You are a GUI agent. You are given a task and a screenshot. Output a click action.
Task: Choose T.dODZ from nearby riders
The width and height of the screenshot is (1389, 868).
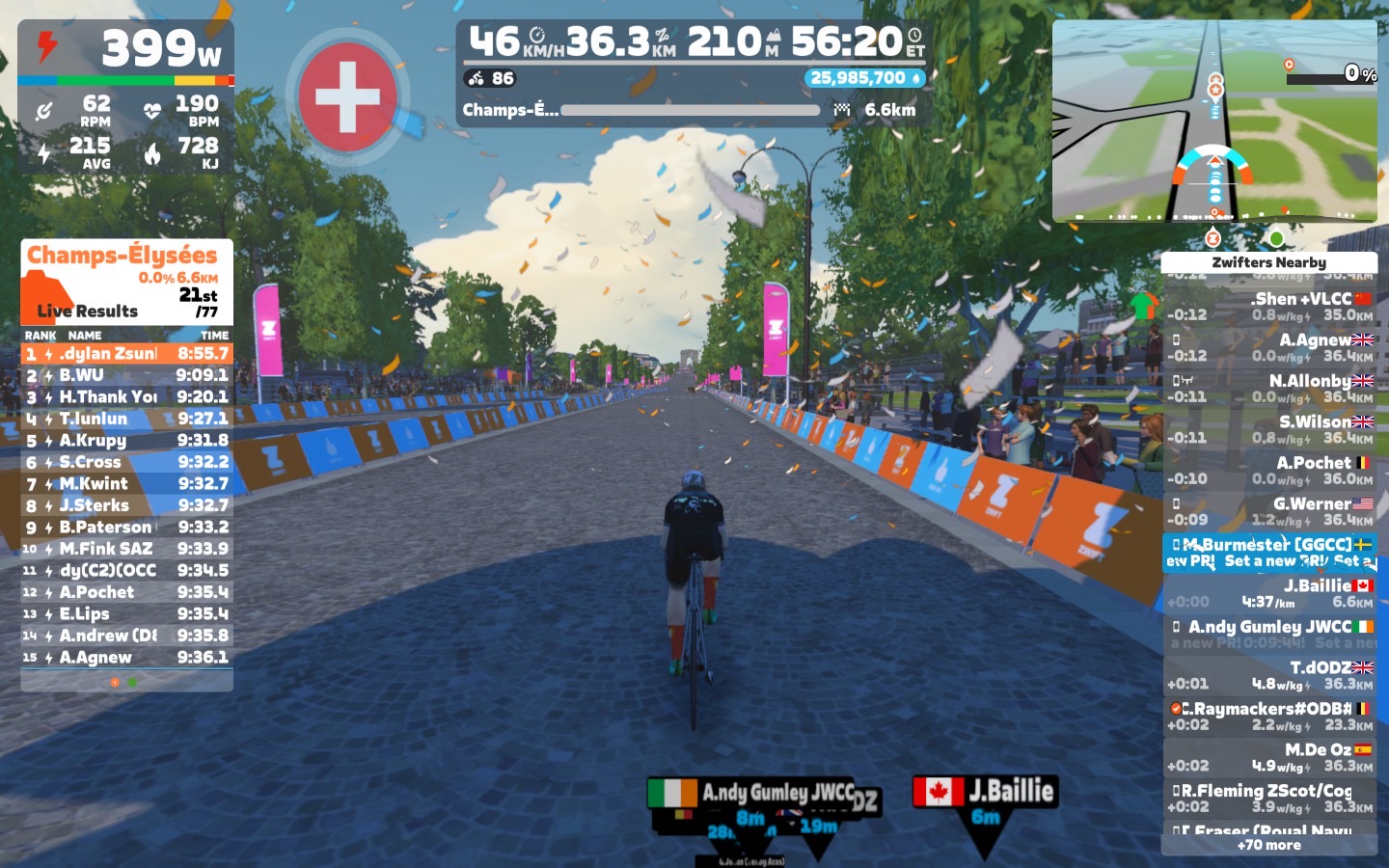click(x=1268, y=675)
